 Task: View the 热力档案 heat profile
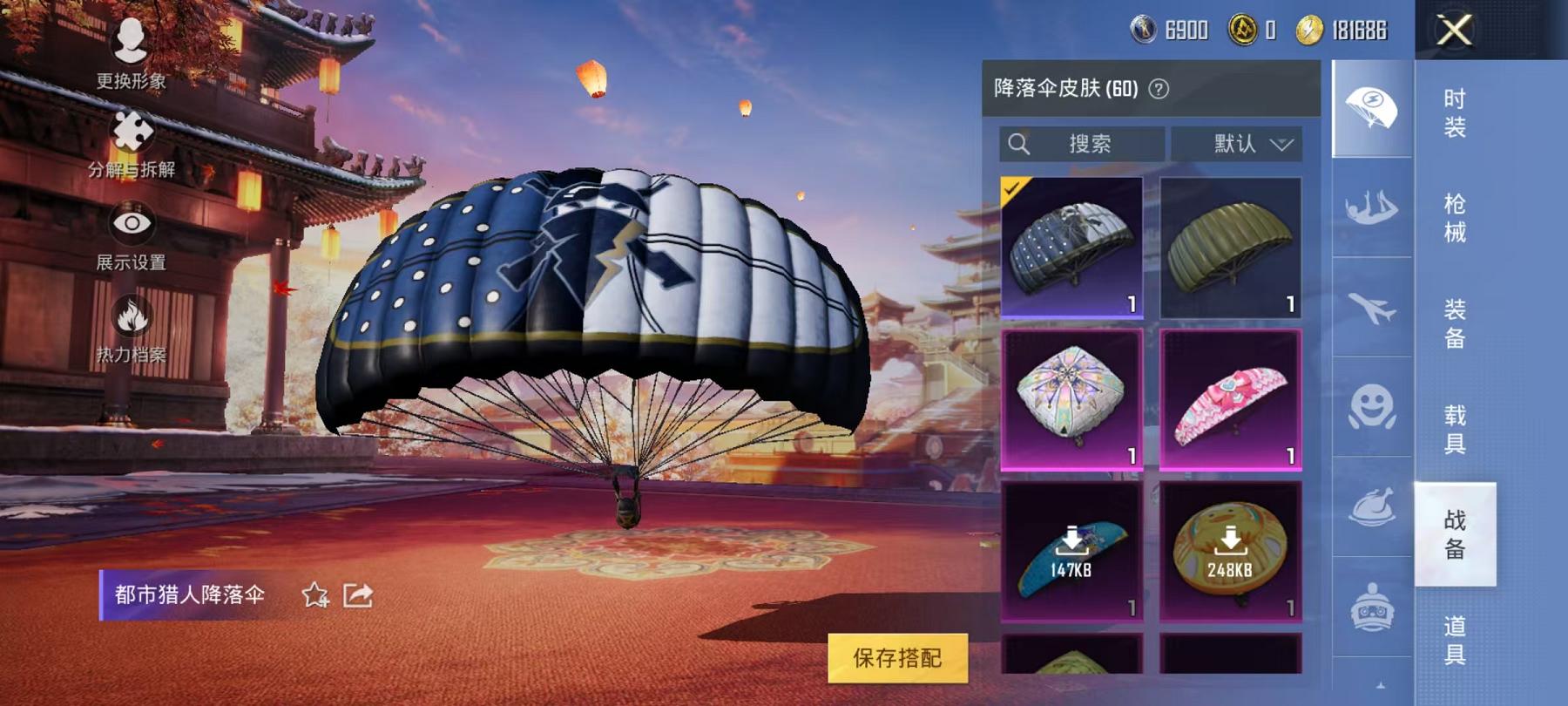tap(129, 321)
